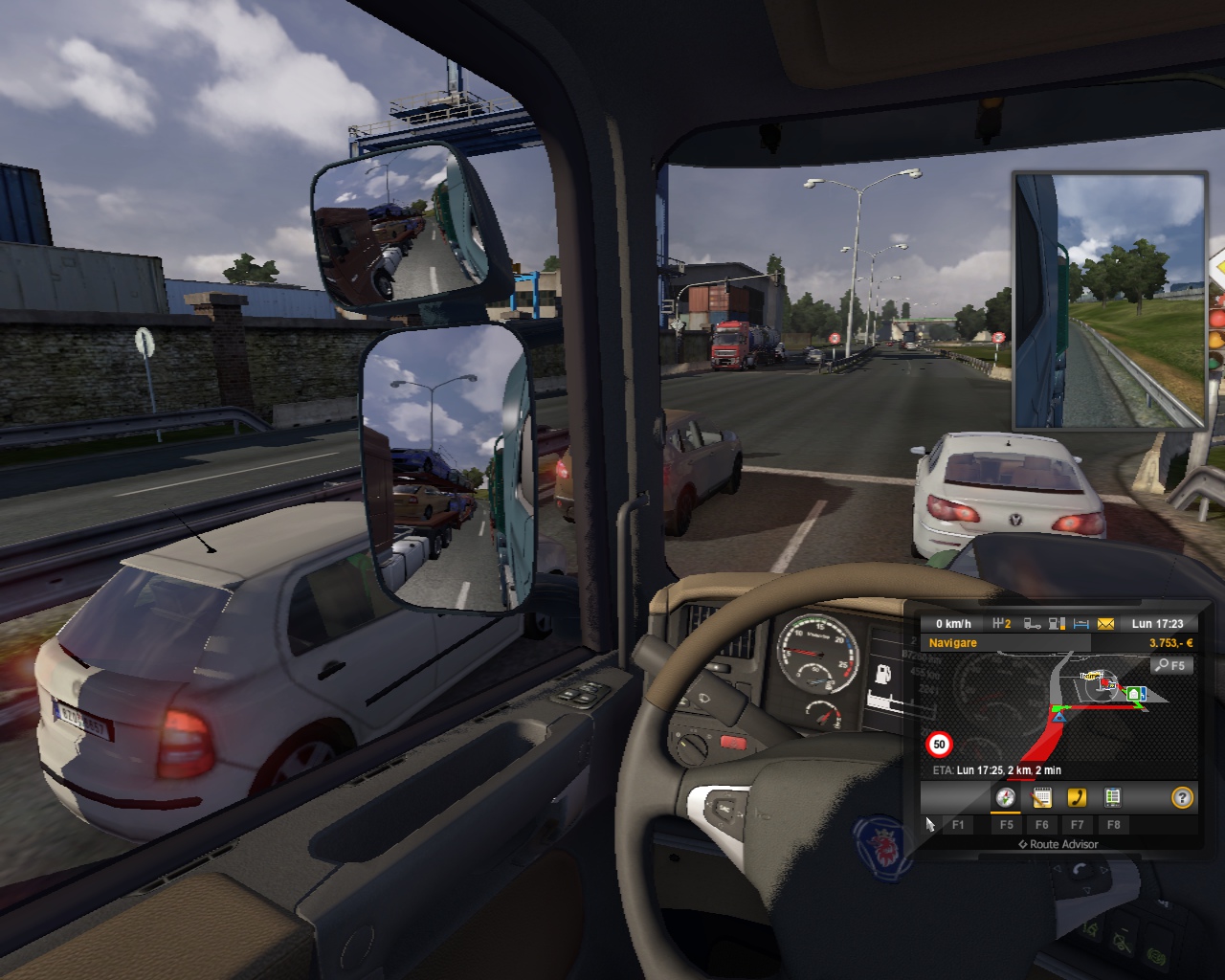Open the yellow phone assistance tab
The width and height of the screenshot is (1225, 980).
coord(1077,797)
